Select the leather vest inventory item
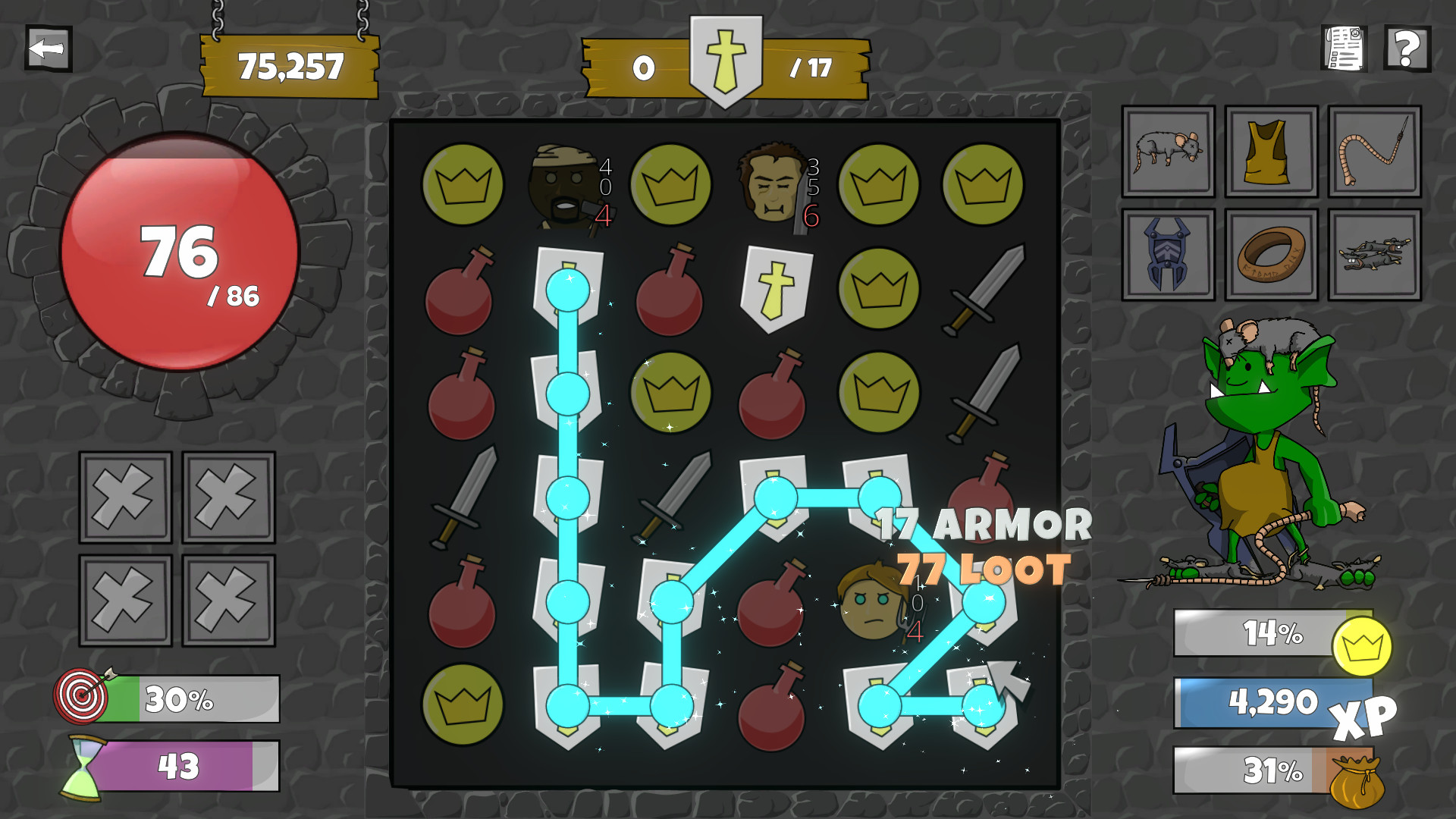 [1269, 152]
